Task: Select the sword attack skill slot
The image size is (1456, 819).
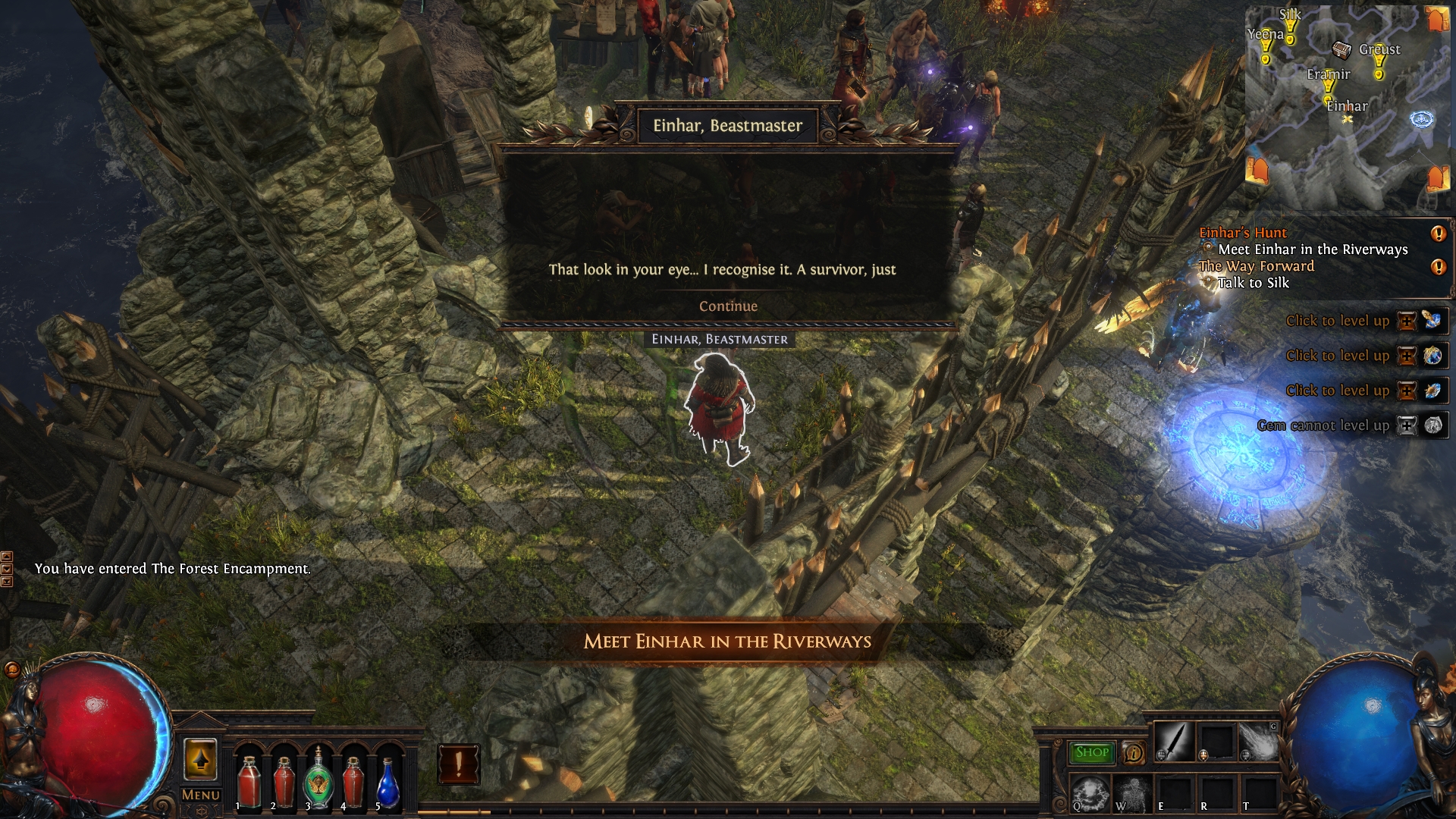Action: coord(1175,741)
